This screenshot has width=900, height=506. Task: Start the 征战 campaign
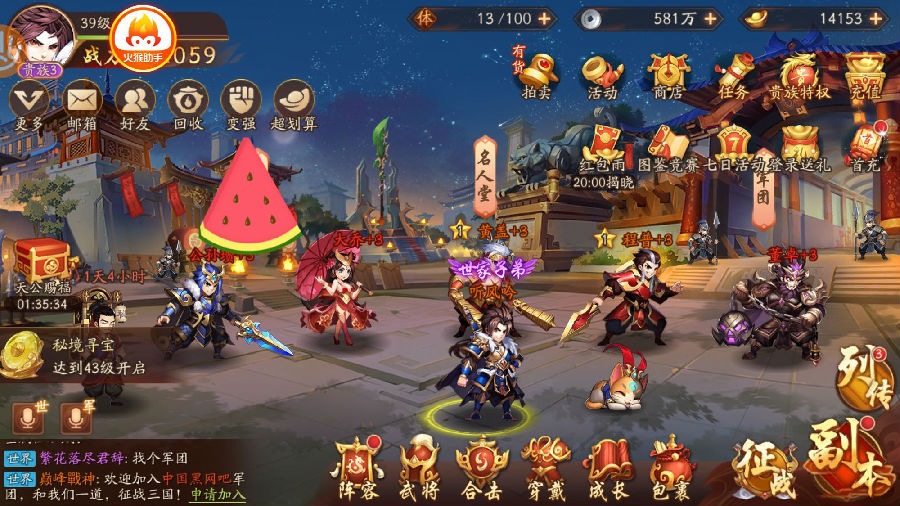[765, 466]
